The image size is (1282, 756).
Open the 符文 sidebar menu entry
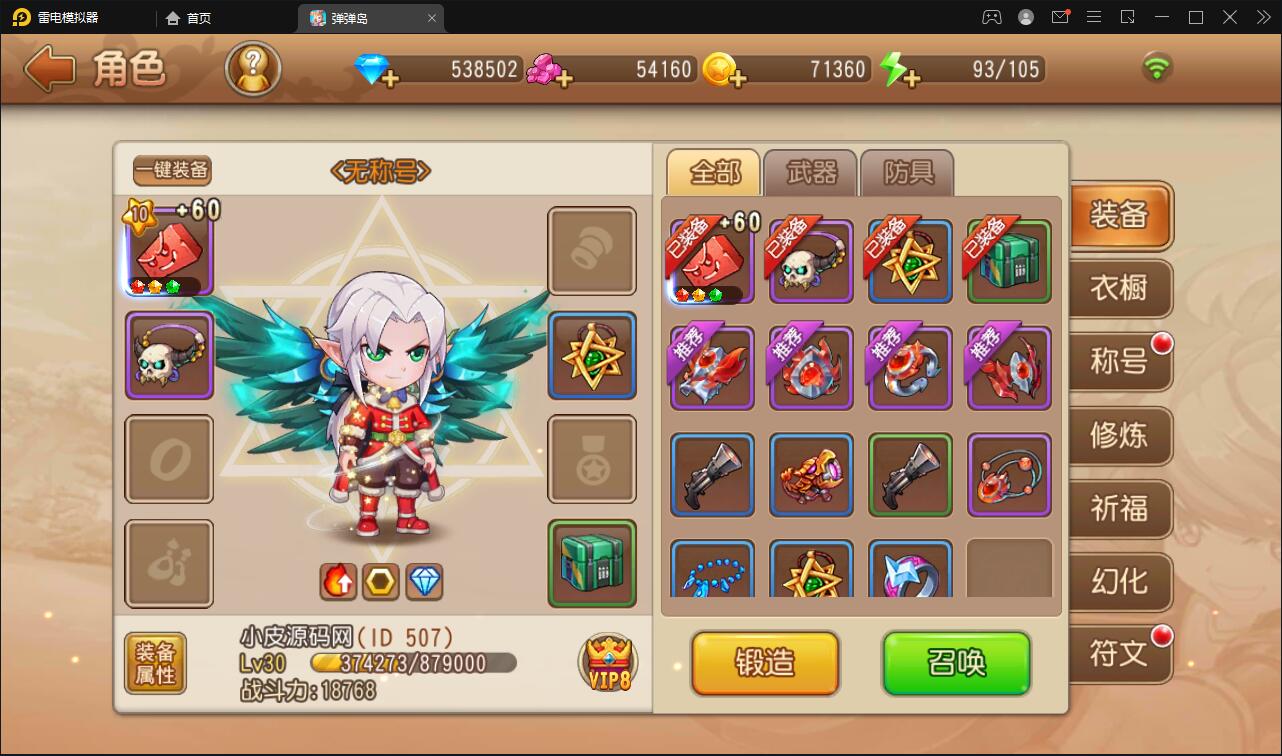pyautogui.click(x=1119, y=654)
